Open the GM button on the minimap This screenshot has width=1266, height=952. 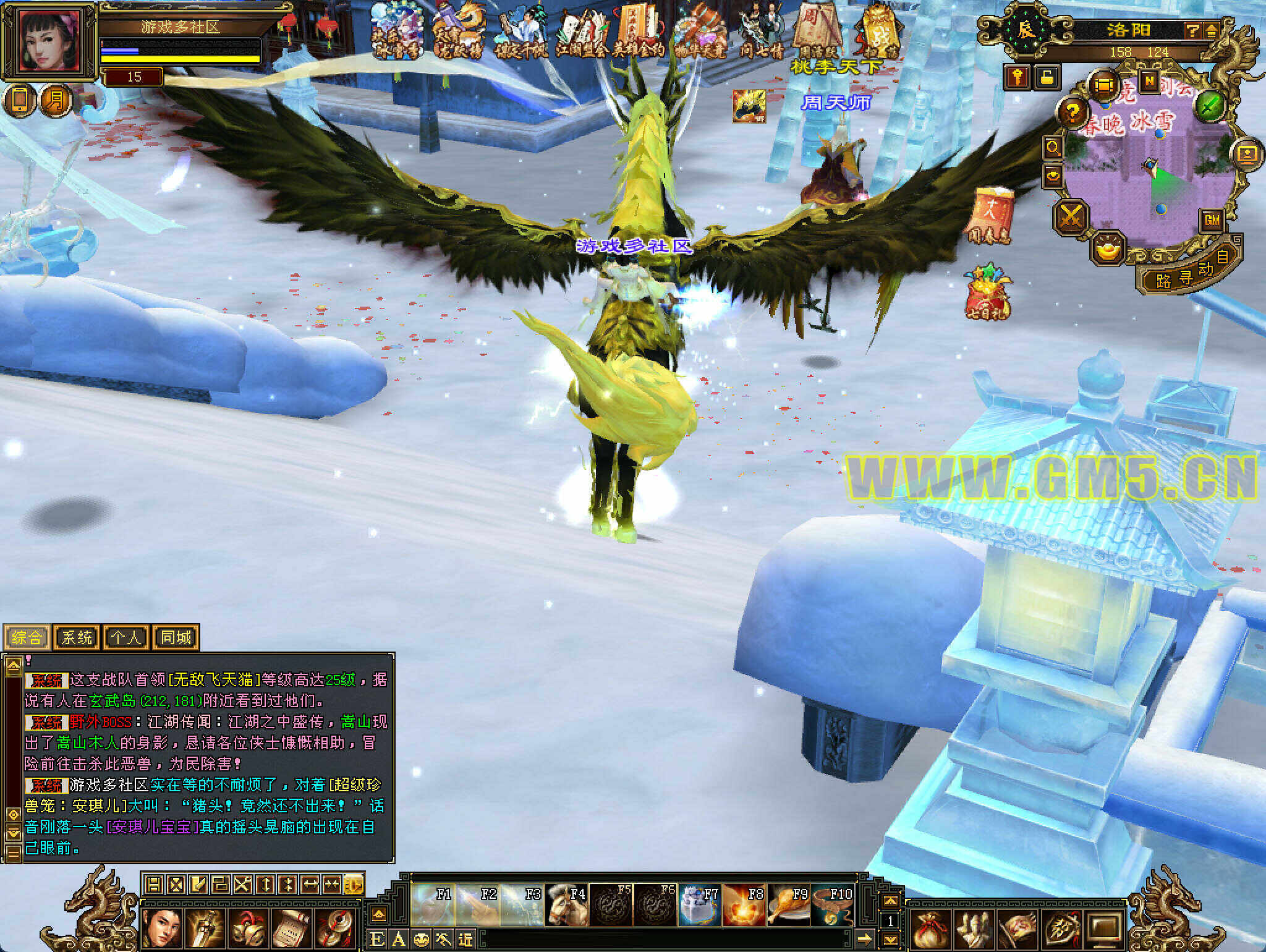click(x=1212, y=220)
